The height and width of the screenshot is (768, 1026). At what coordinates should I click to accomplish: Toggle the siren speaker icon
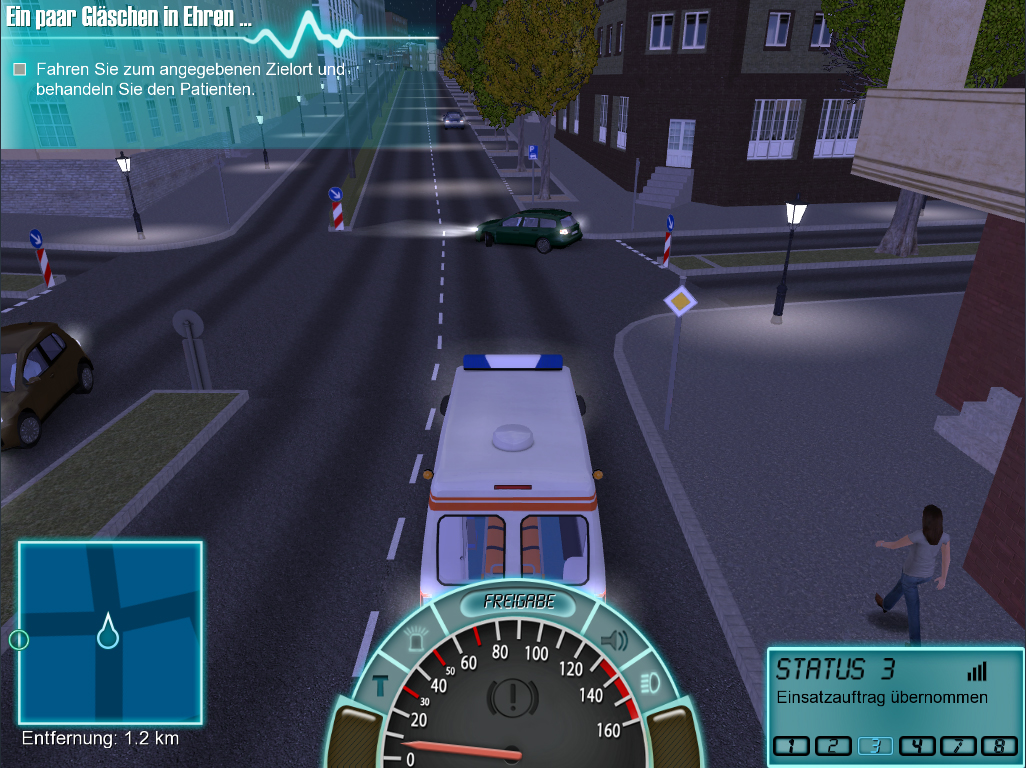pos(612,638)
